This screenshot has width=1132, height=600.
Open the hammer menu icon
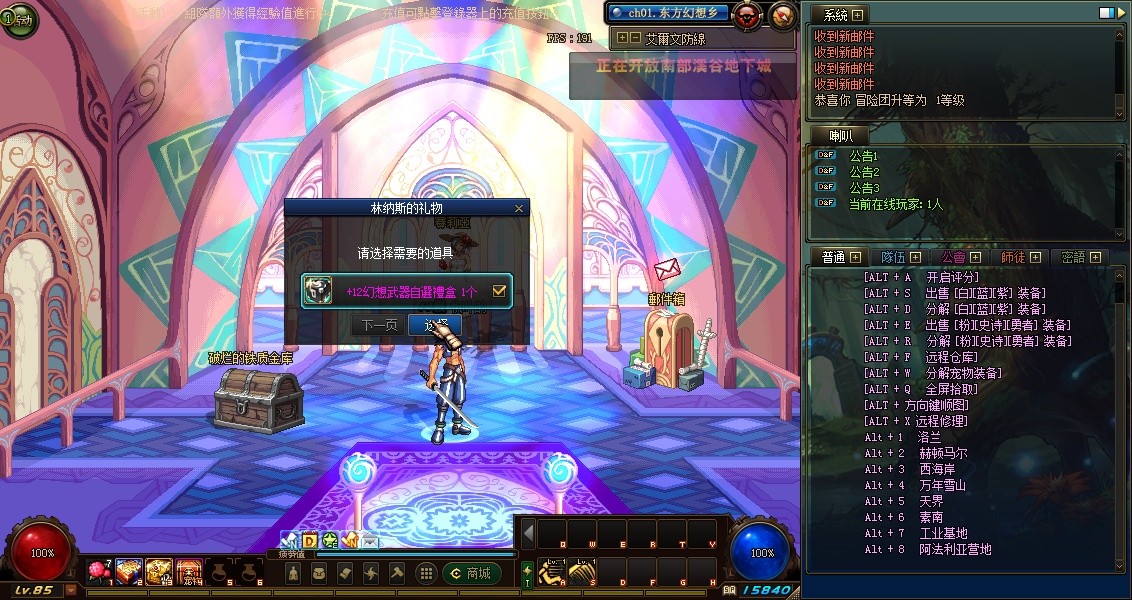click(396, 573)
